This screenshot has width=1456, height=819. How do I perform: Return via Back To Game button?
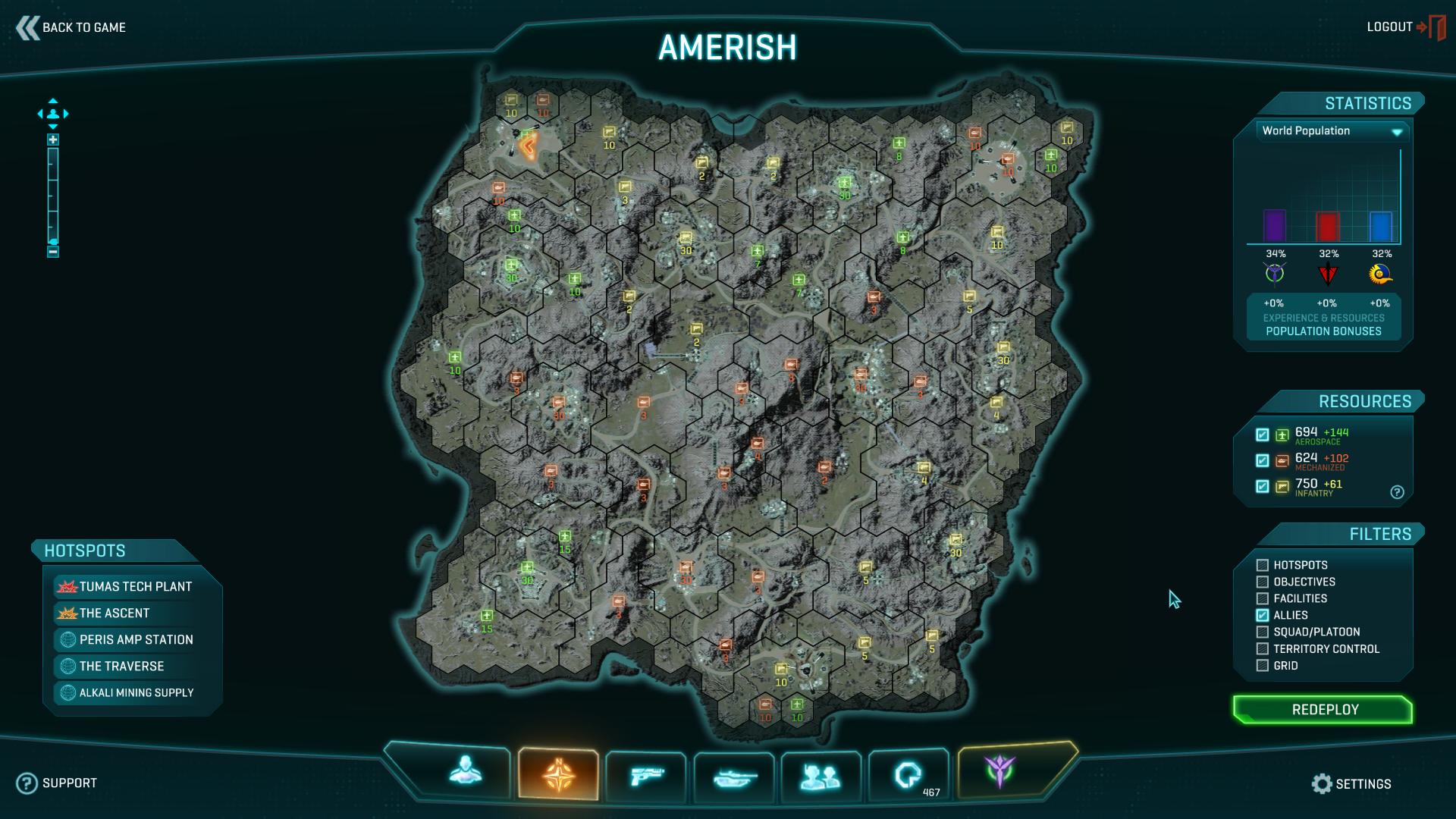(71, 28)
